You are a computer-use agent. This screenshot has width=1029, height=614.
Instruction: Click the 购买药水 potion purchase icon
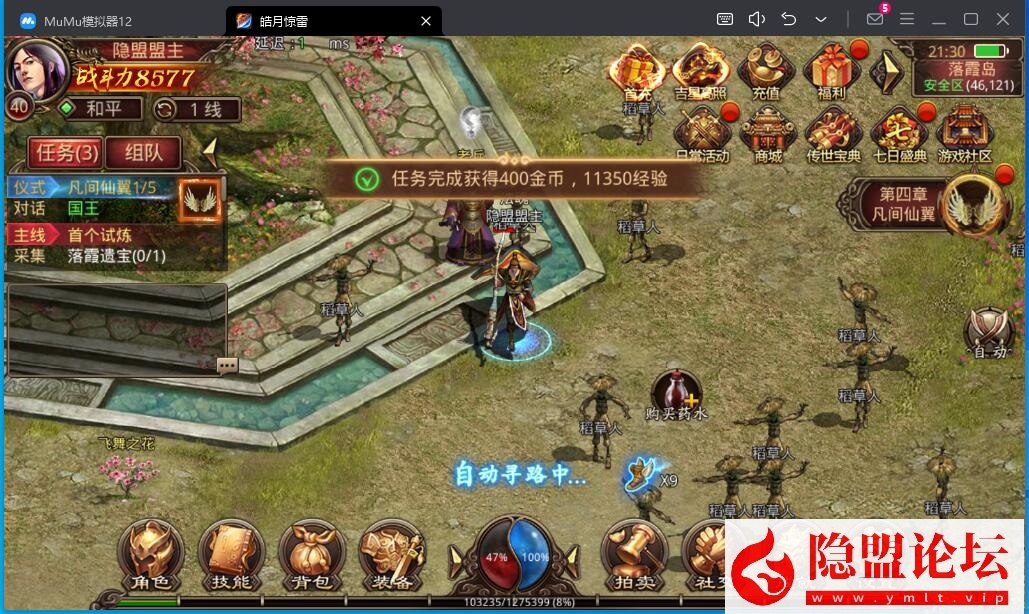click(676, 392)
